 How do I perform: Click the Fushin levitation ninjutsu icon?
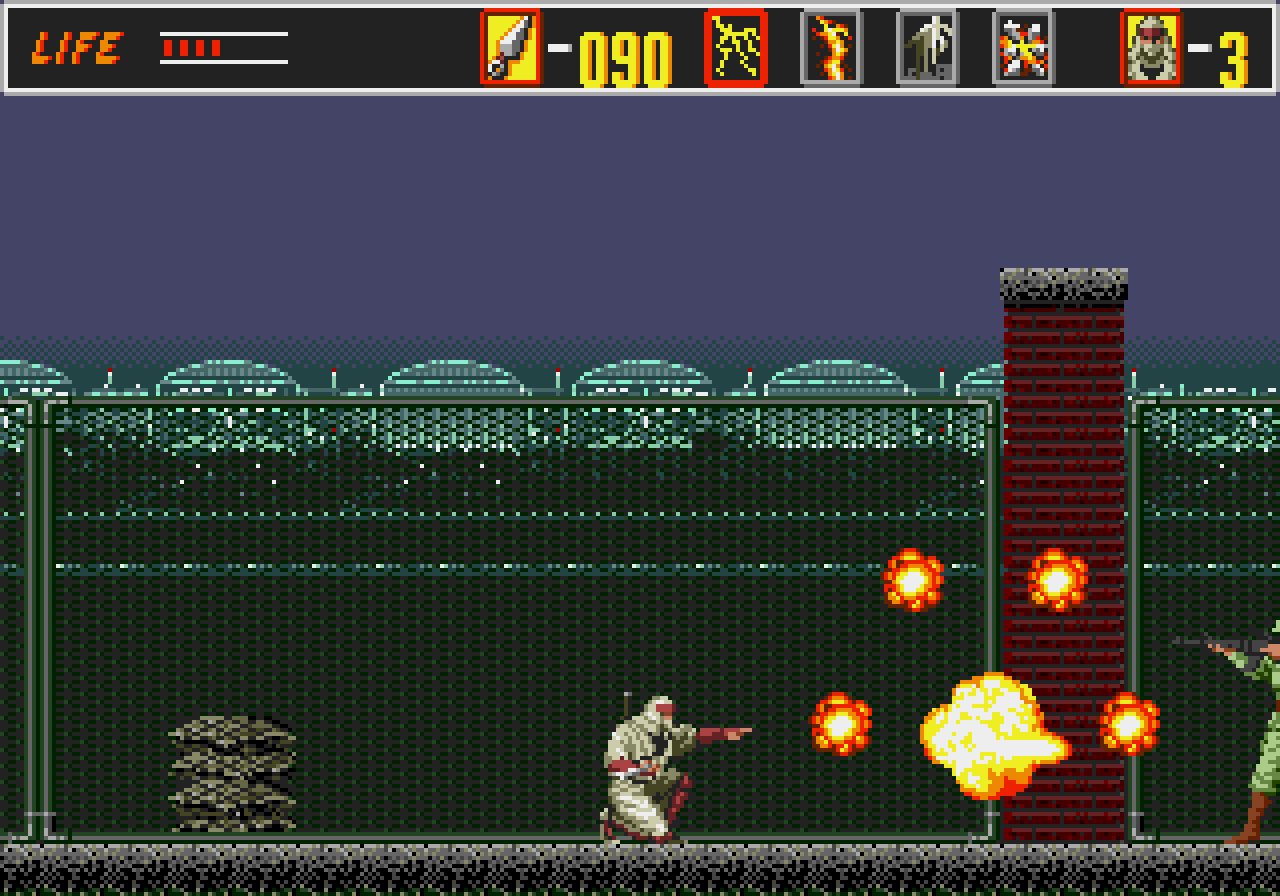coord(928,46)
